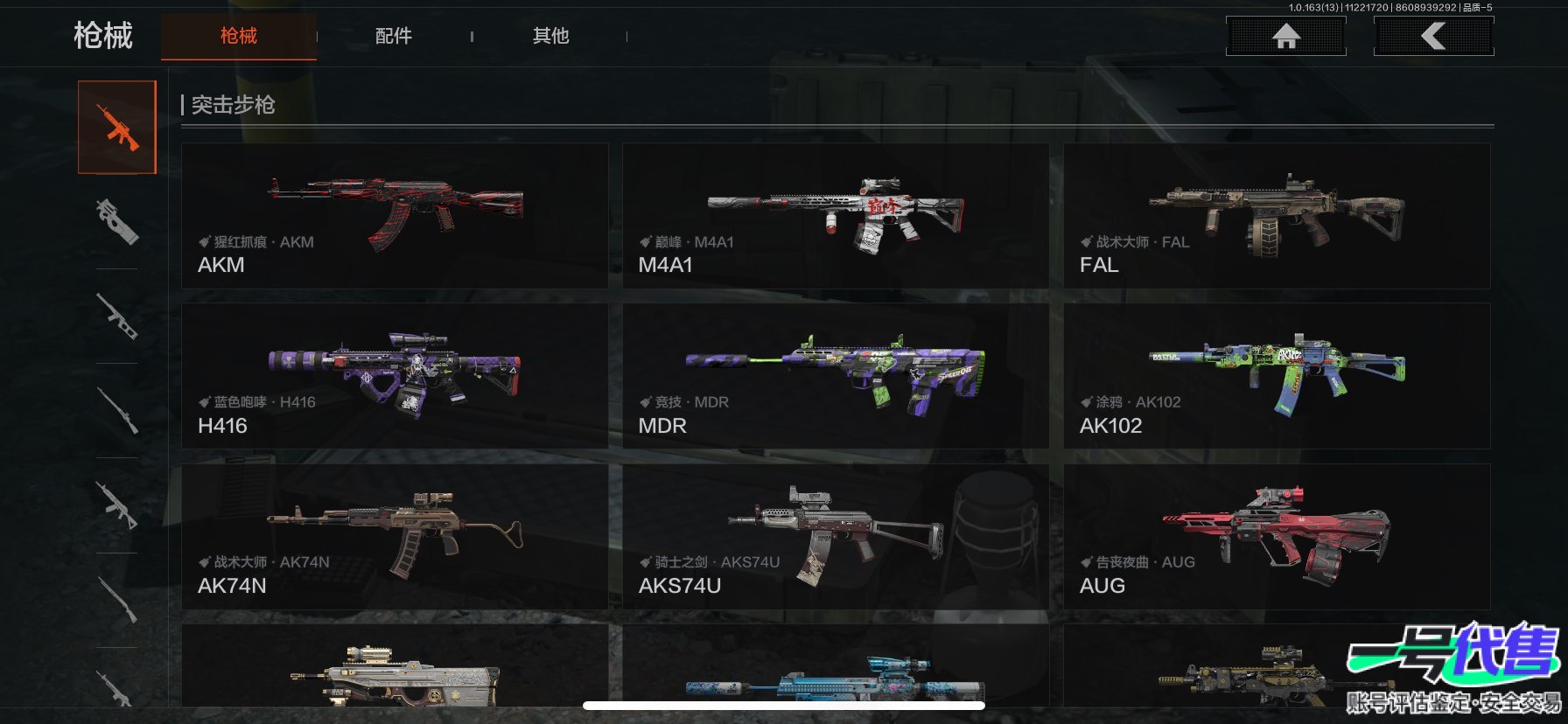Choose the M4A1 weapon card
This screenshot has width=1568, height=724.
coord(835,216)
